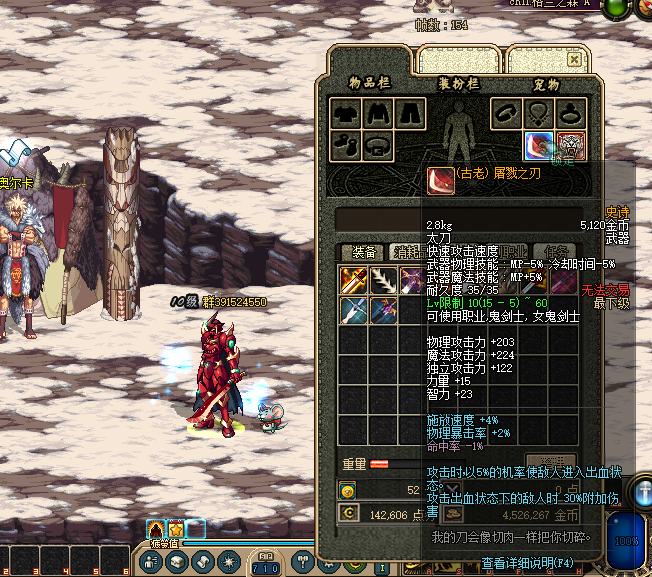Select the 消耗品 consumables category tab
652x577 pixels.
pyautogui.click(x=406, y=252)
